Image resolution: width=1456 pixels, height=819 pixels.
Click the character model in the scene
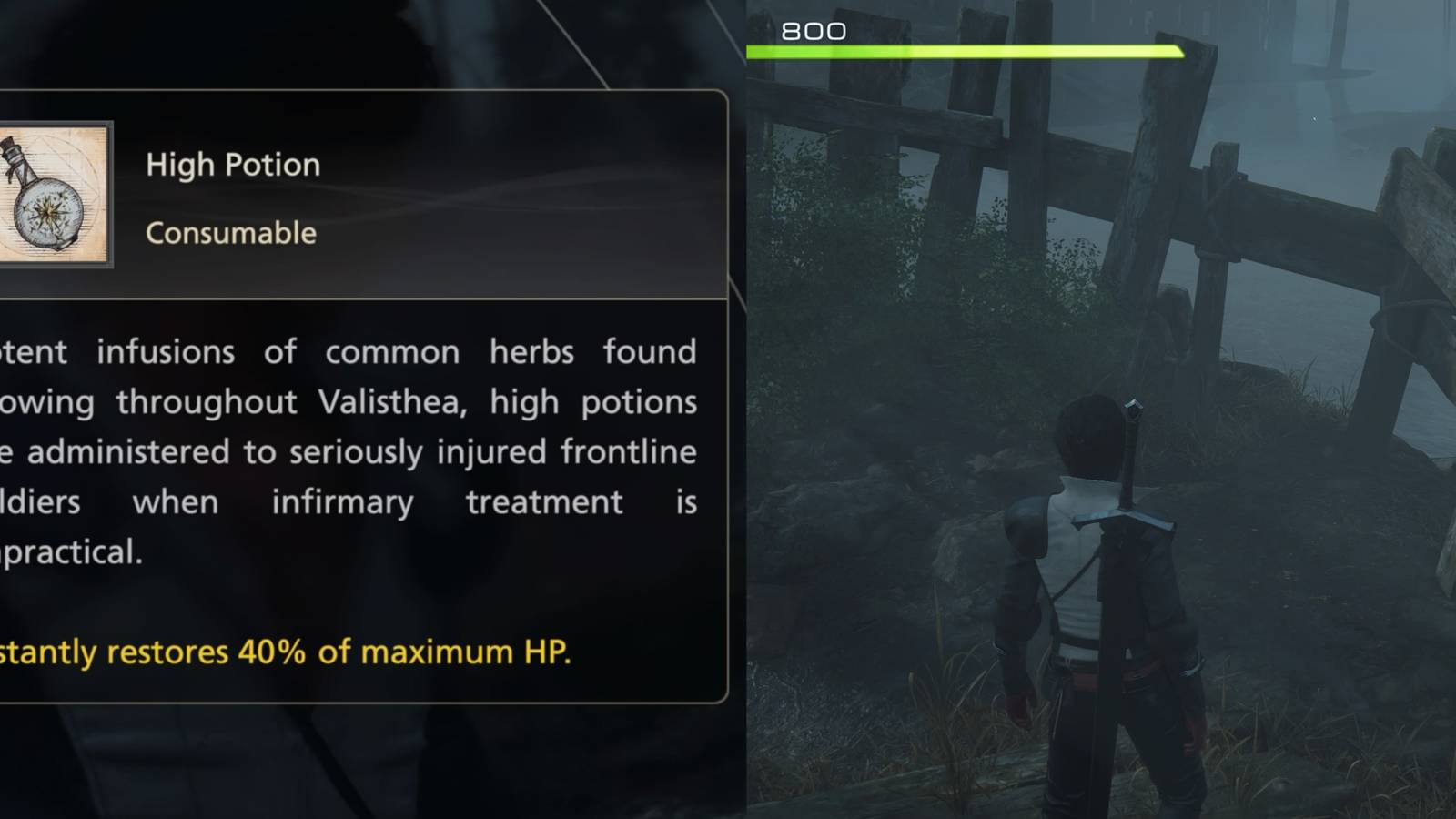[x=1106, y=591]
